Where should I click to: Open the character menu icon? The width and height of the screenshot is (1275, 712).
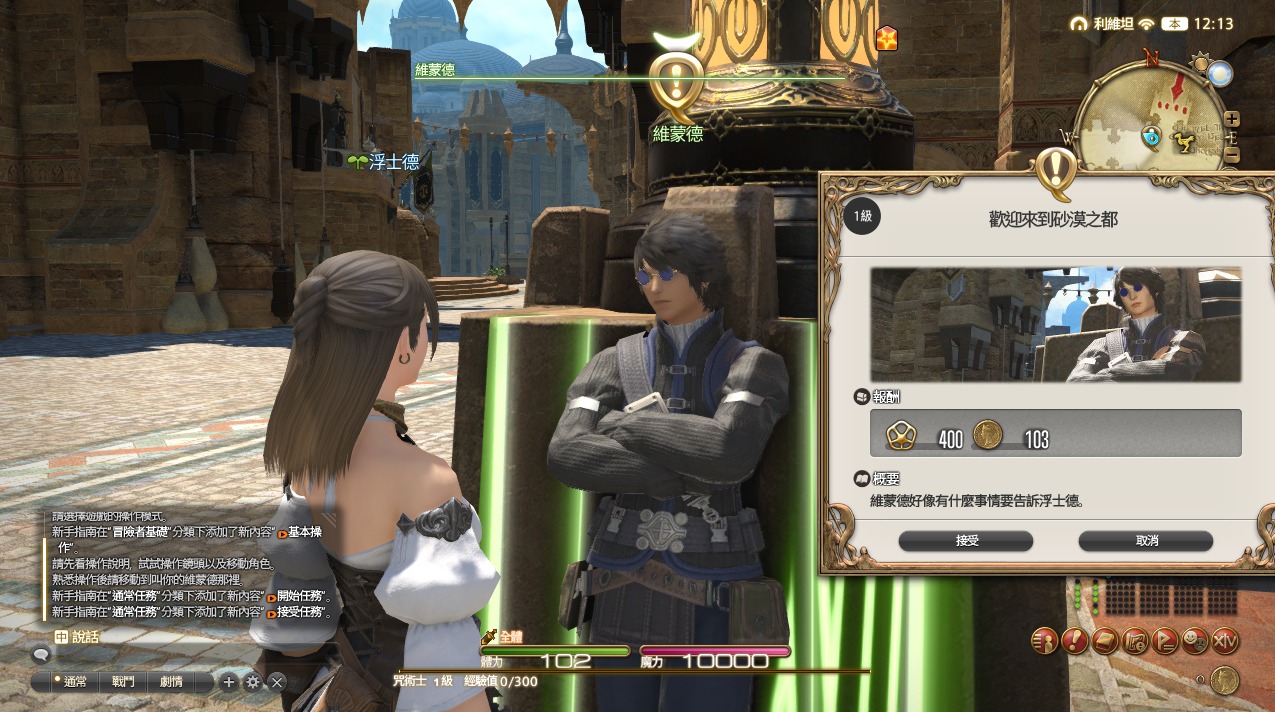pyautogui.click(x=1044, y=641)
